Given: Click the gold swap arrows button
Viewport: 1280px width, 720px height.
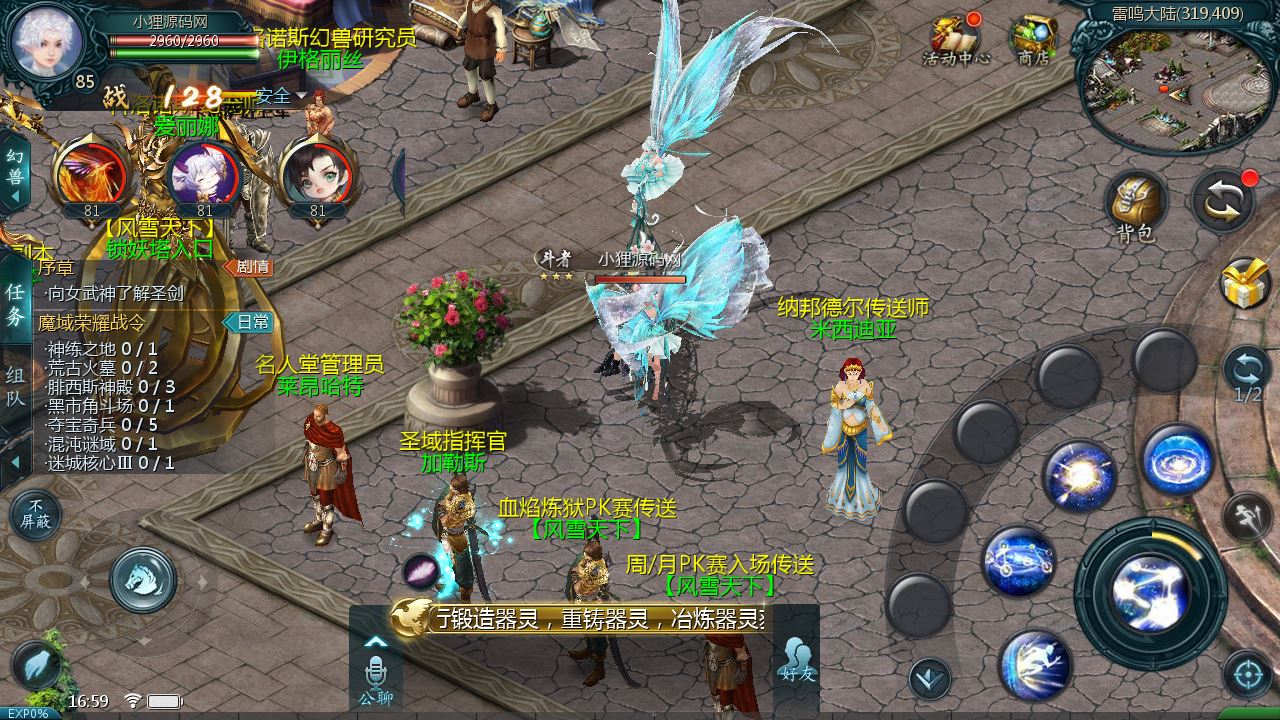Looking at the screenshot, I should 1223,202.
